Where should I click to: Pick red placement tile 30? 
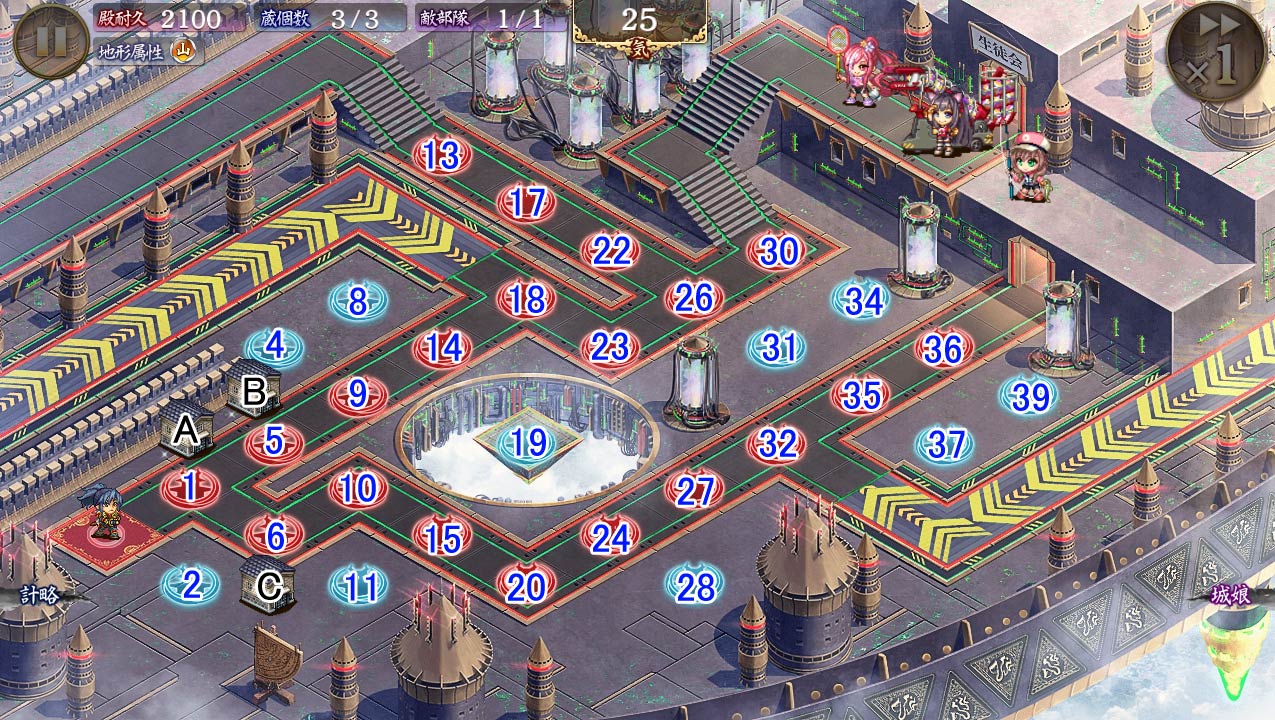tap(778, 252)
